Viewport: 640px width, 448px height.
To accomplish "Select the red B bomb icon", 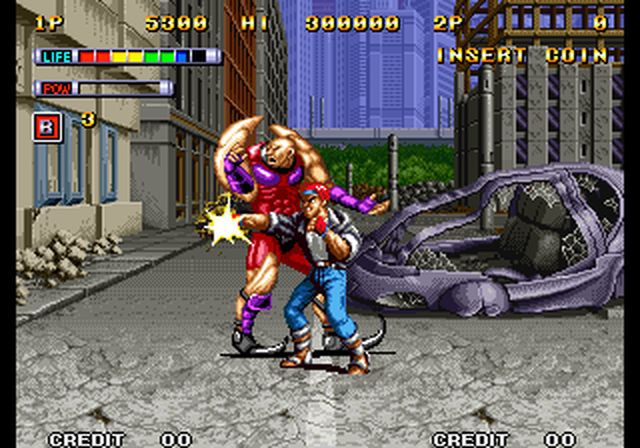I will 47,126.
